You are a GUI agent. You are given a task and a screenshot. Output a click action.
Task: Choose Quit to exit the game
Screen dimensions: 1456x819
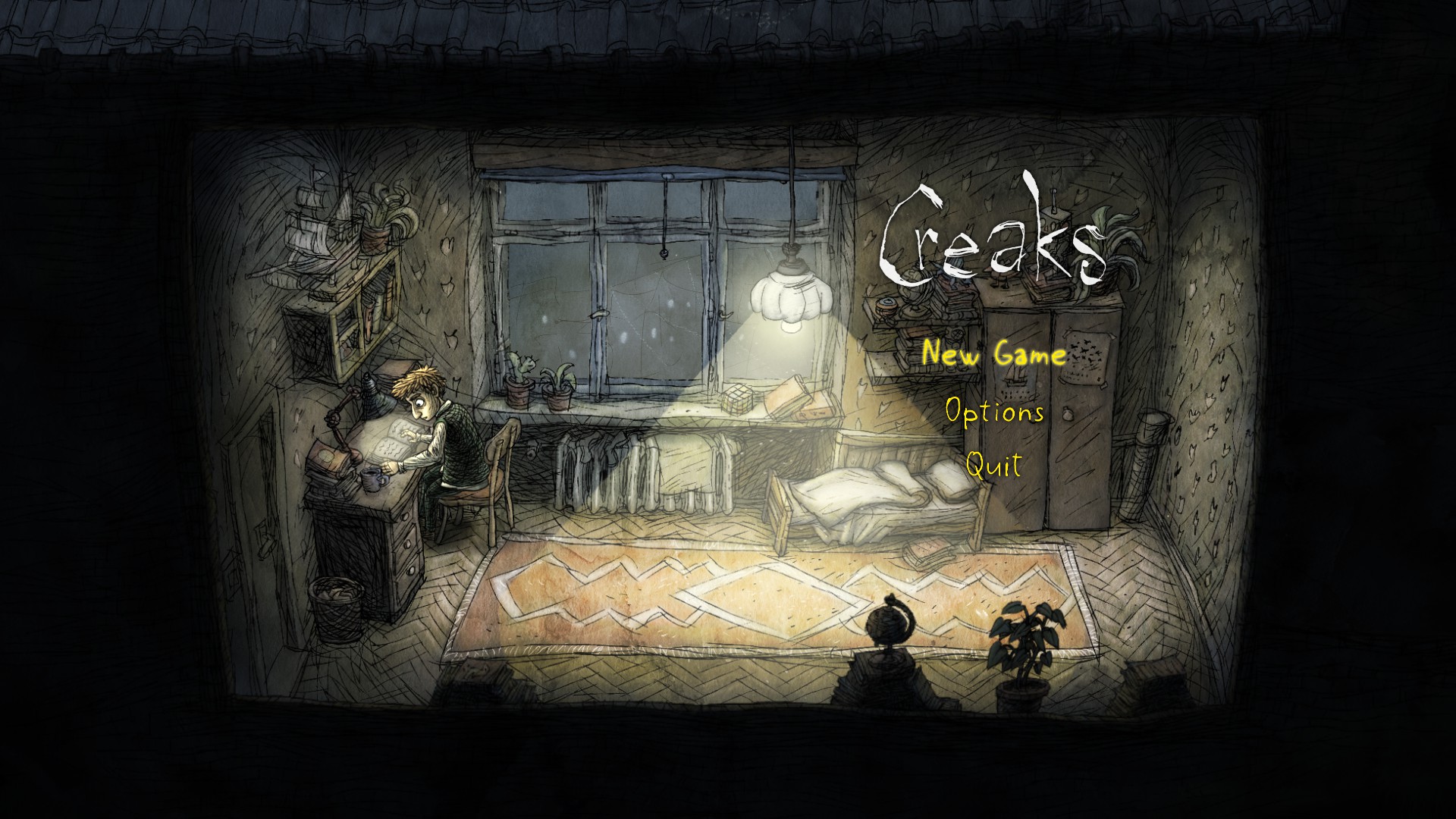click(993, 464)
